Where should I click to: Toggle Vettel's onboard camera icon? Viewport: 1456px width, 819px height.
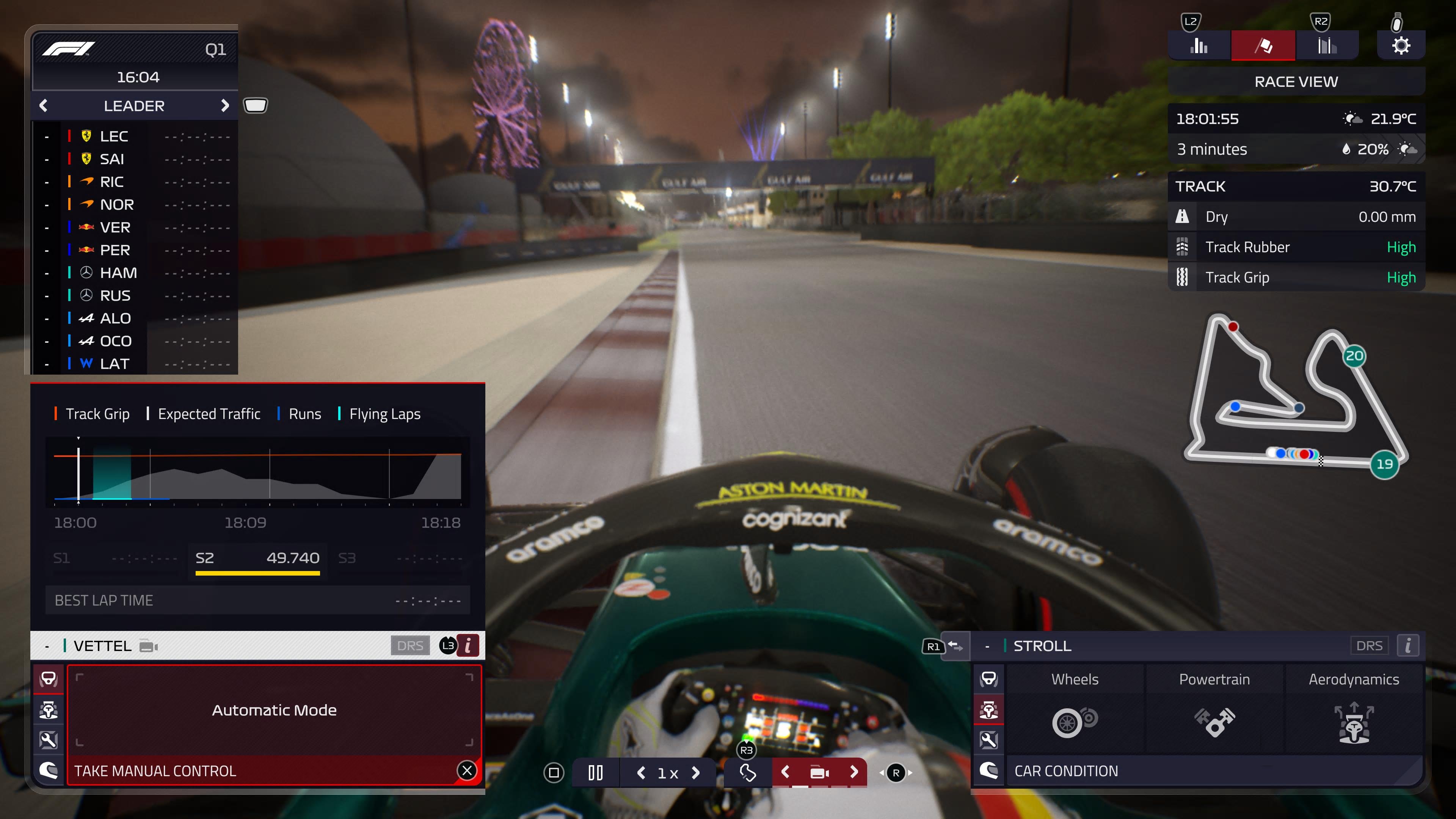[148, 646]
